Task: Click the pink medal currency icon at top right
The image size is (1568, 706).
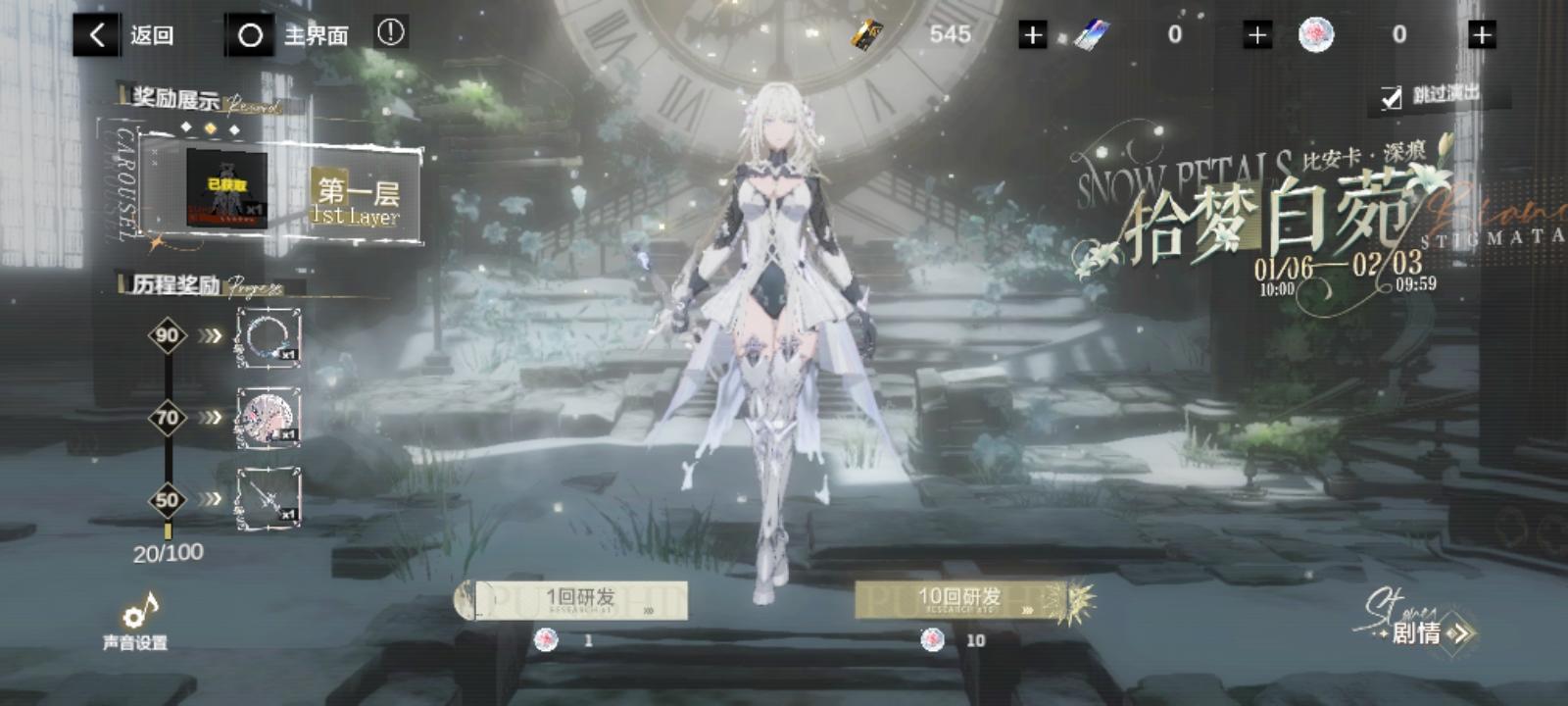Action: (1317, 35)
